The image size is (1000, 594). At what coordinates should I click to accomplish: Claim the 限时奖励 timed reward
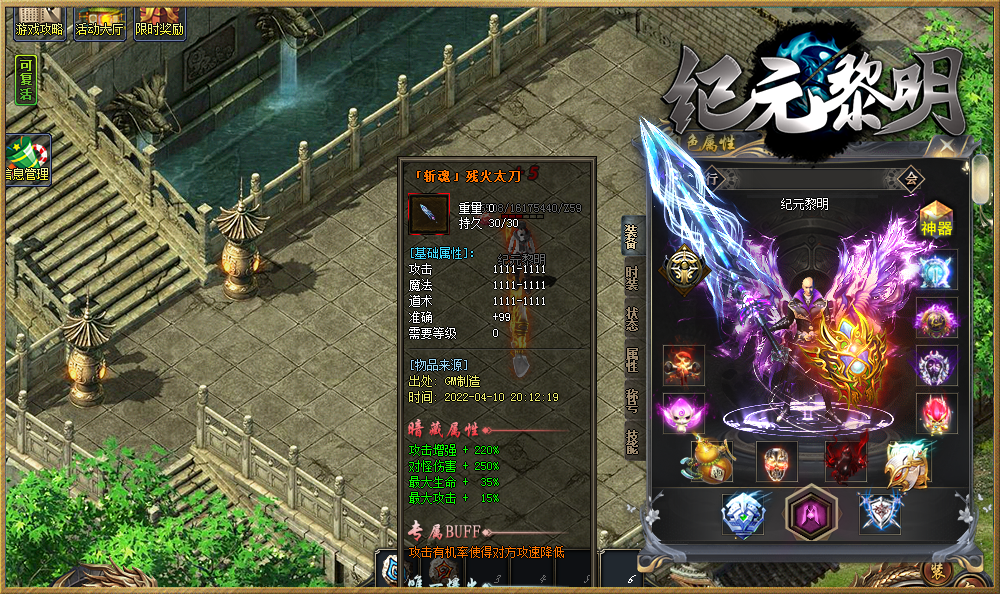[160, 20]
